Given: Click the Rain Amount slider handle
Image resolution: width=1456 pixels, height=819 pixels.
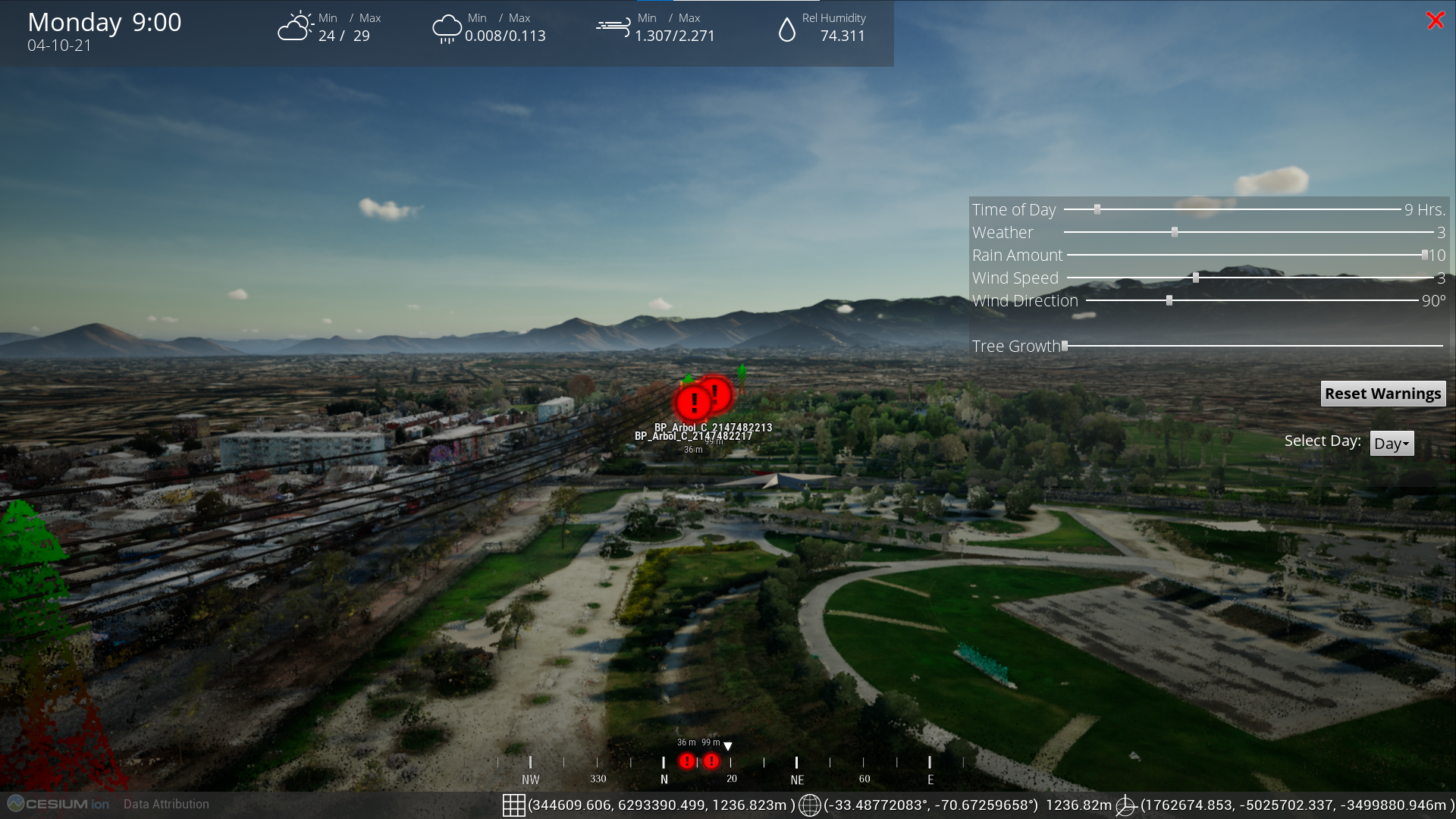Looking at the screenshot, I should tap(1425, 255).
